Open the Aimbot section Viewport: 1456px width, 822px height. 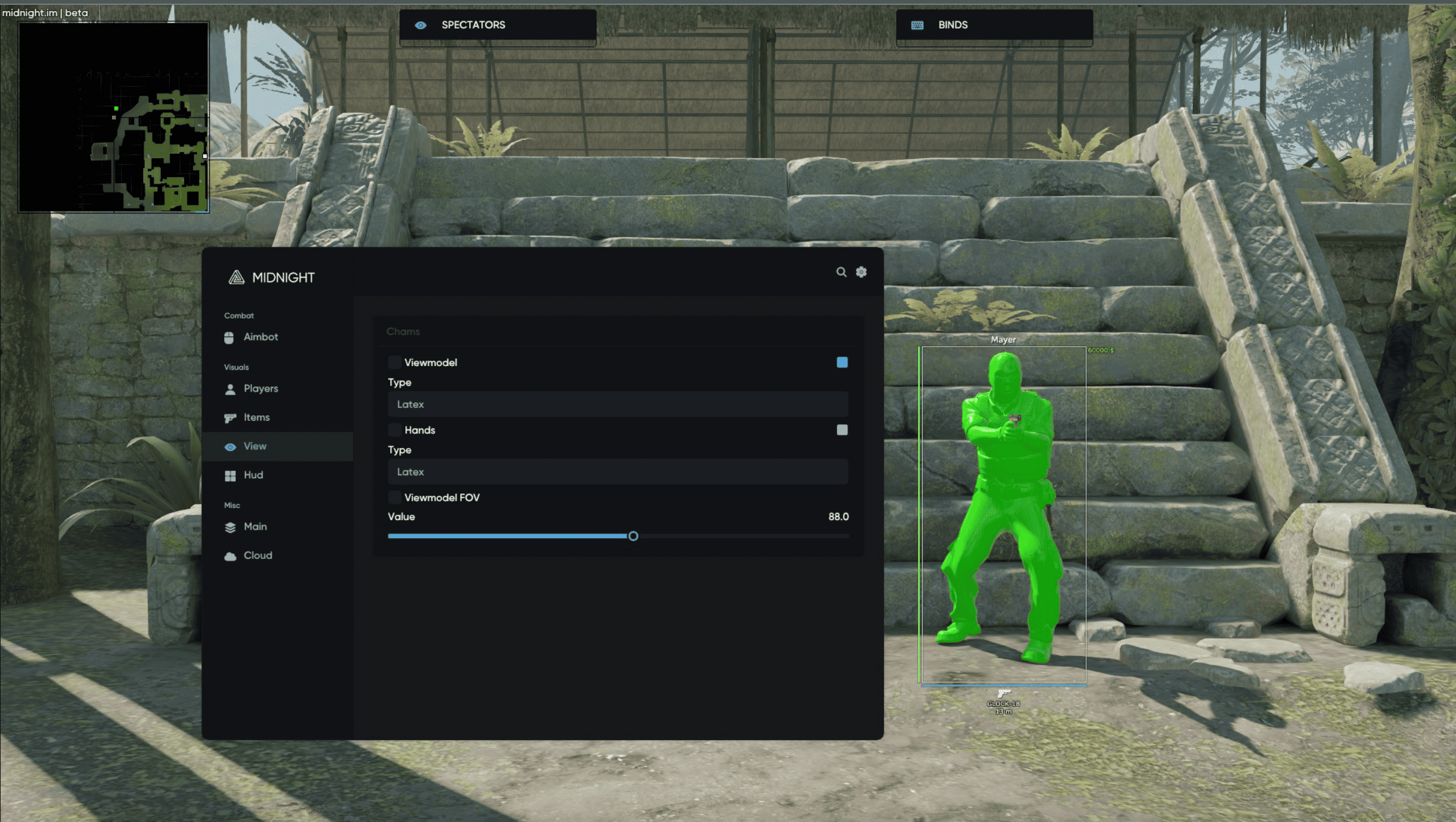click(260, 337)
